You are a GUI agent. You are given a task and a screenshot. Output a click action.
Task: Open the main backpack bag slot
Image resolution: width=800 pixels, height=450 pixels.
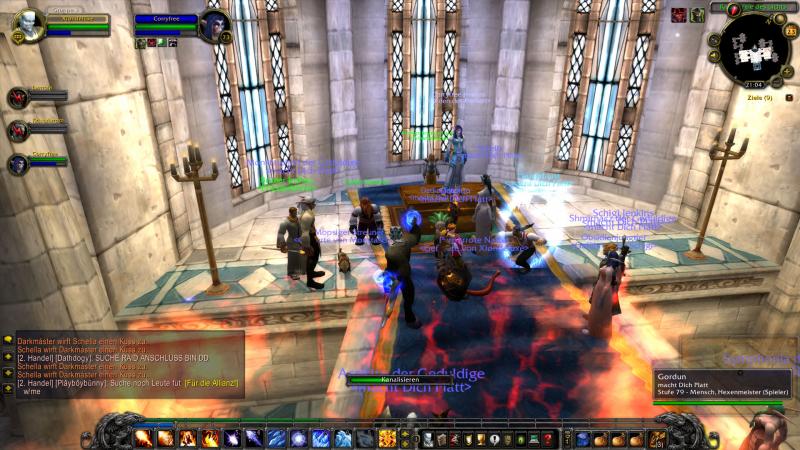(657, 438)
